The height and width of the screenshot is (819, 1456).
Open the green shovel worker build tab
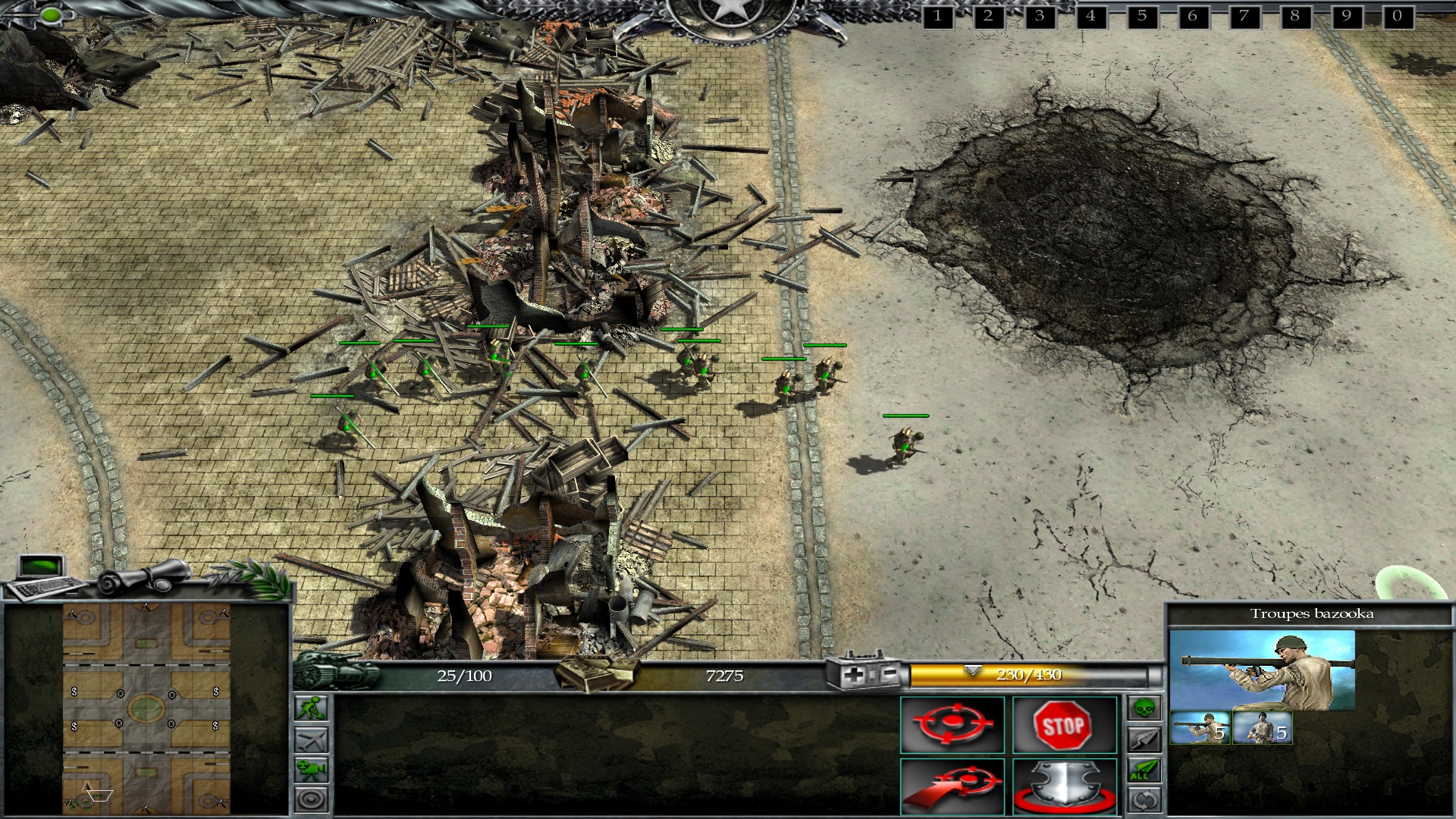click(312, 708)
